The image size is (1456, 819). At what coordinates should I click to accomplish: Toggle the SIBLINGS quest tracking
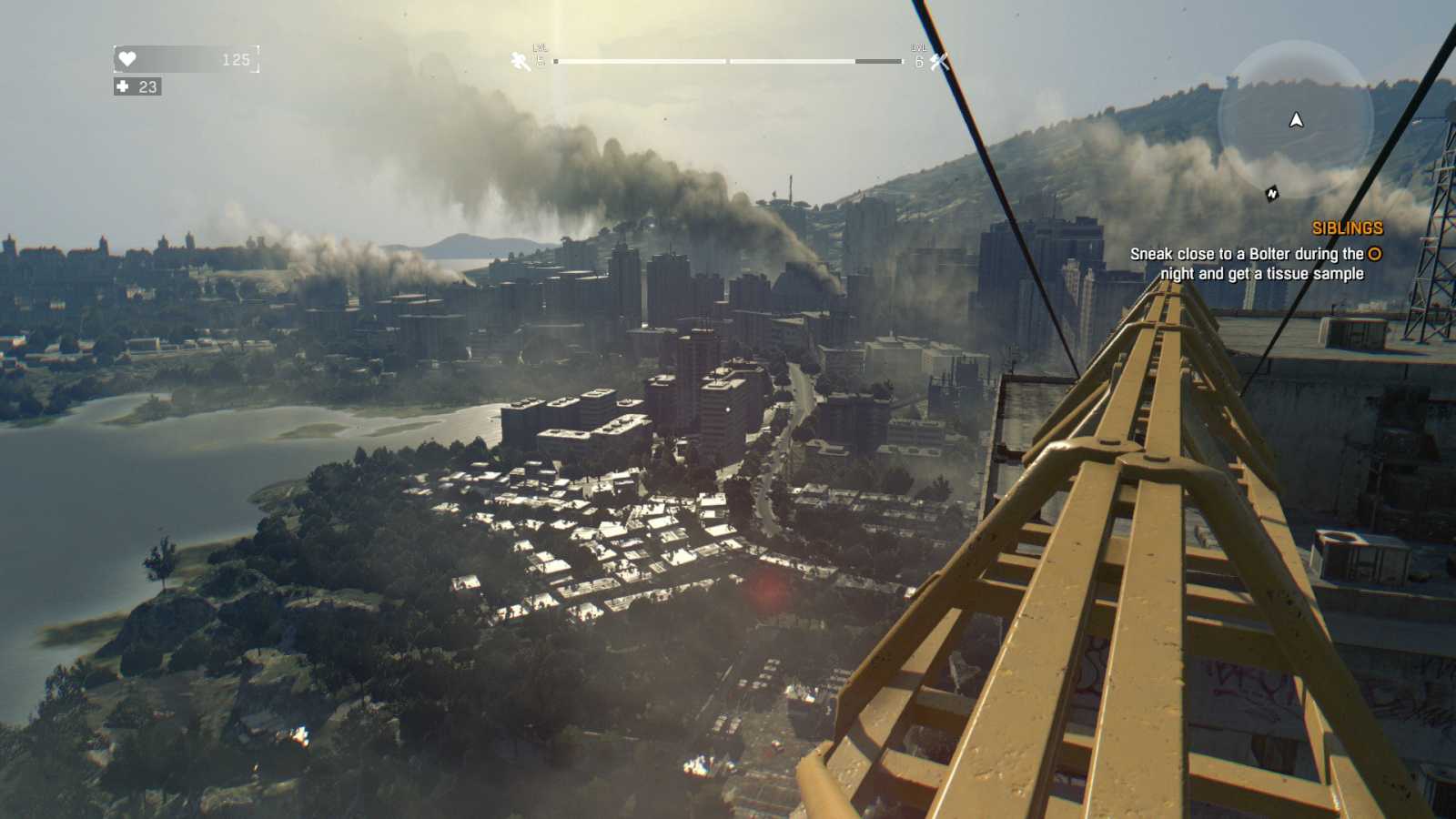(x=1347, y=228)
